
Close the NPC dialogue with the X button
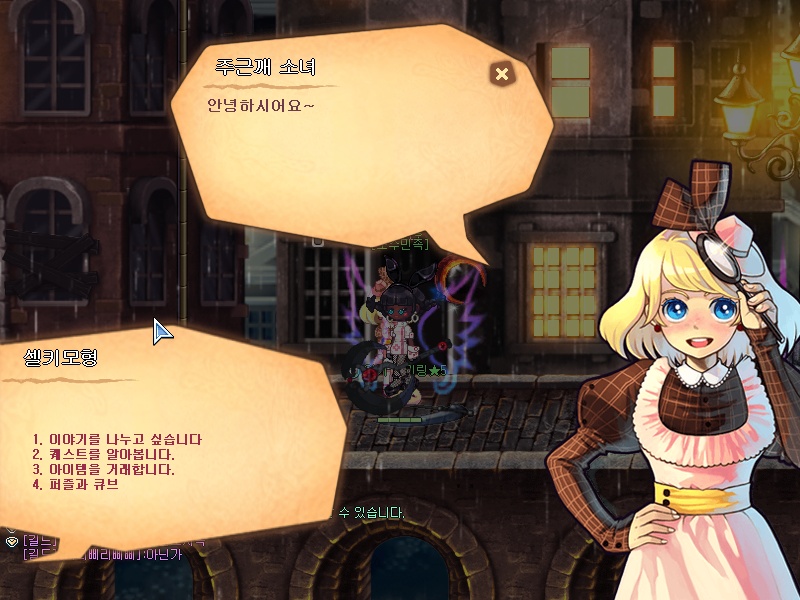502,73
